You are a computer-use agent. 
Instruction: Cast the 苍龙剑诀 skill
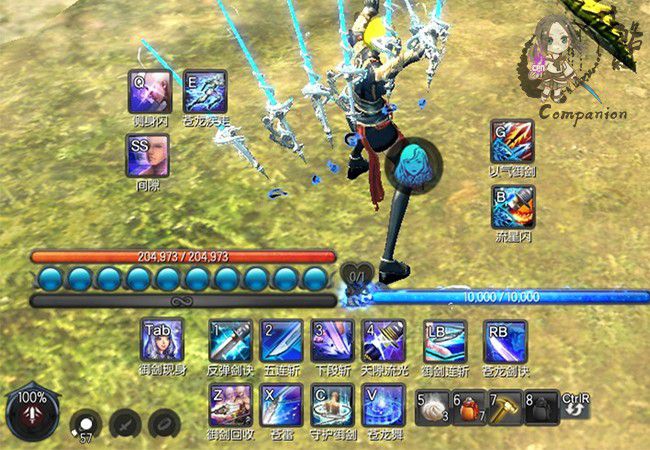click(x=504, y=342)
